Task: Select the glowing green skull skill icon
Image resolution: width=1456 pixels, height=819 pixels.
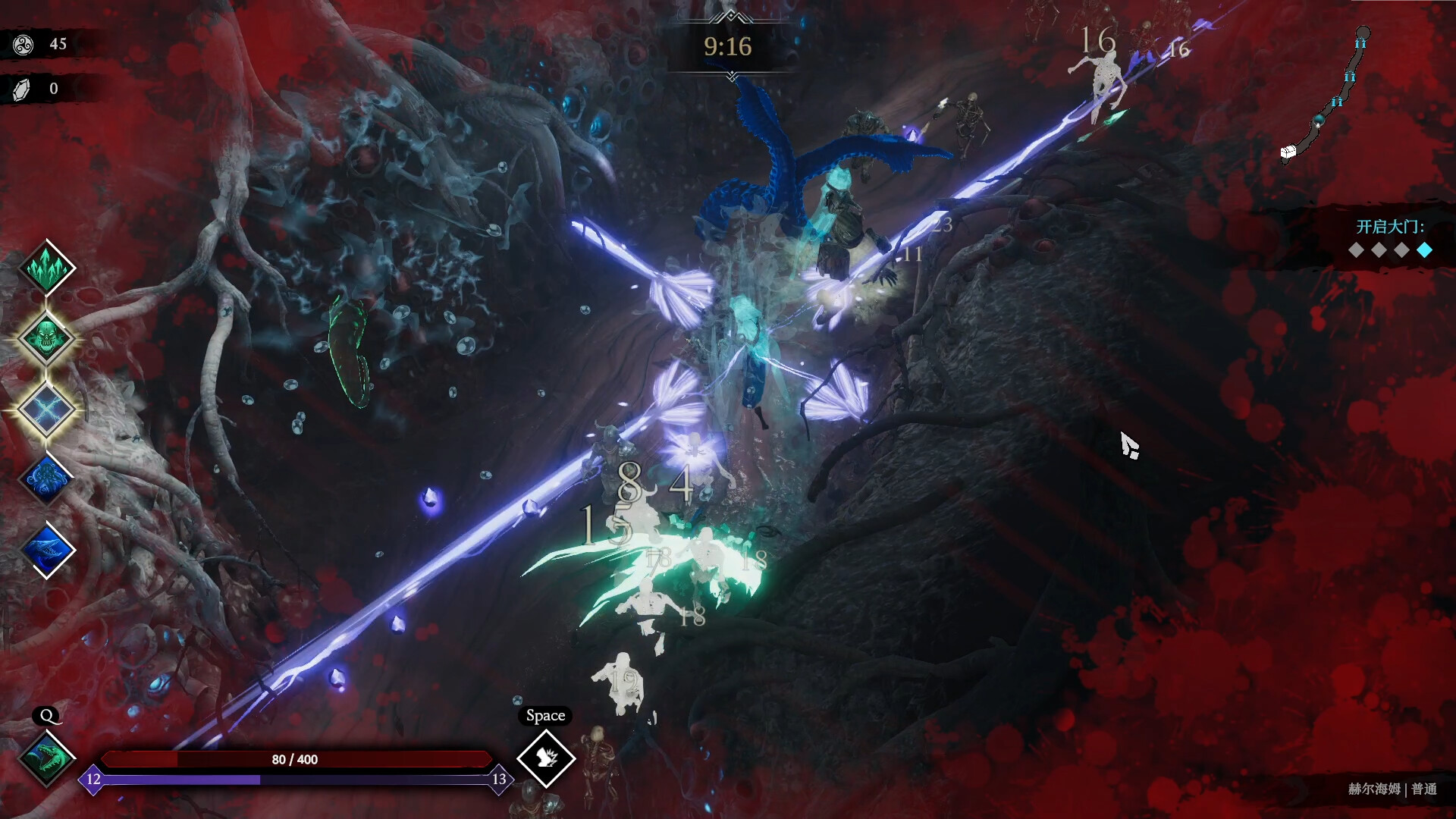Action: coord(47,337)
